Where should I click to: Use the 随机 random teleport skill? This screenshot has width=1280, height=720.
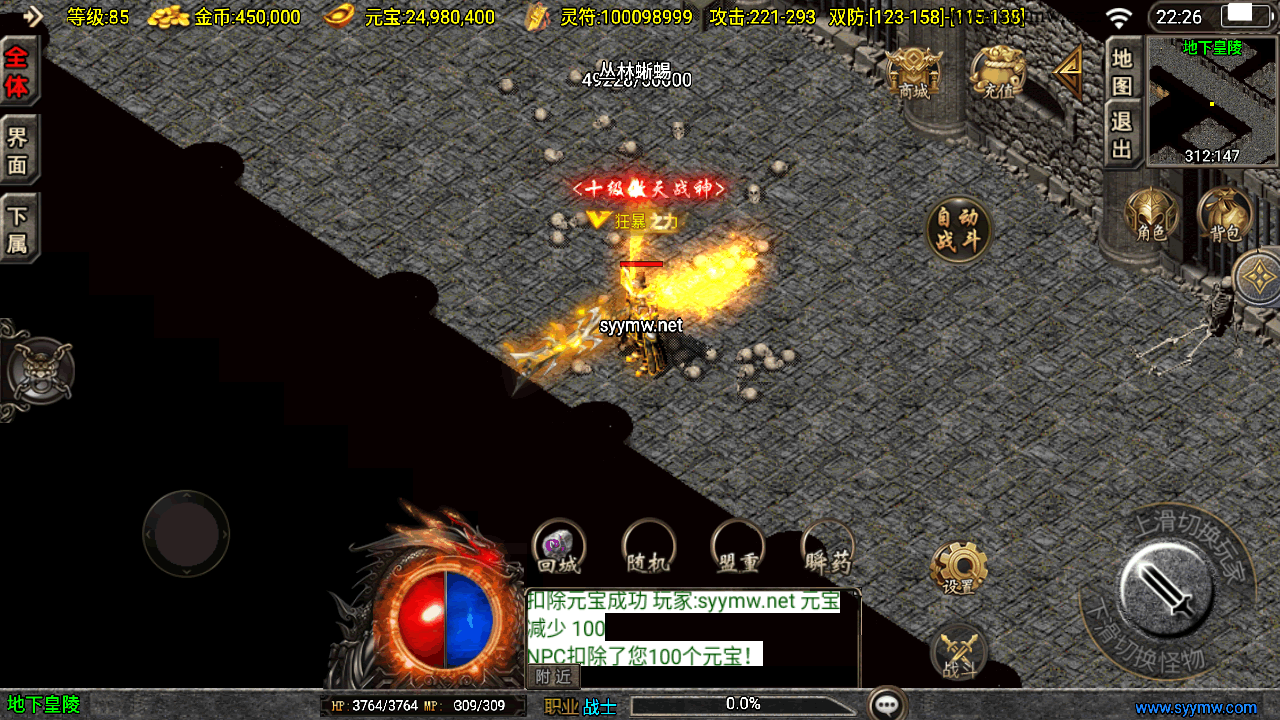click(x=648, y=547)
